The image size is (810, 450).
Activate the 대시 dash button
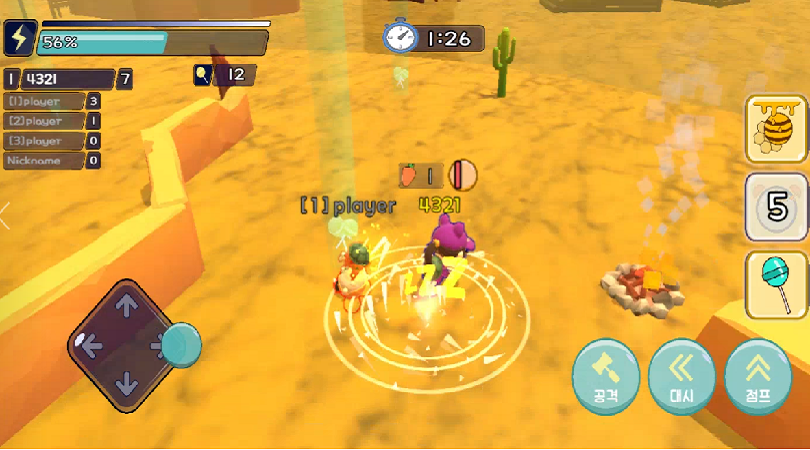(x=682, y=376)
